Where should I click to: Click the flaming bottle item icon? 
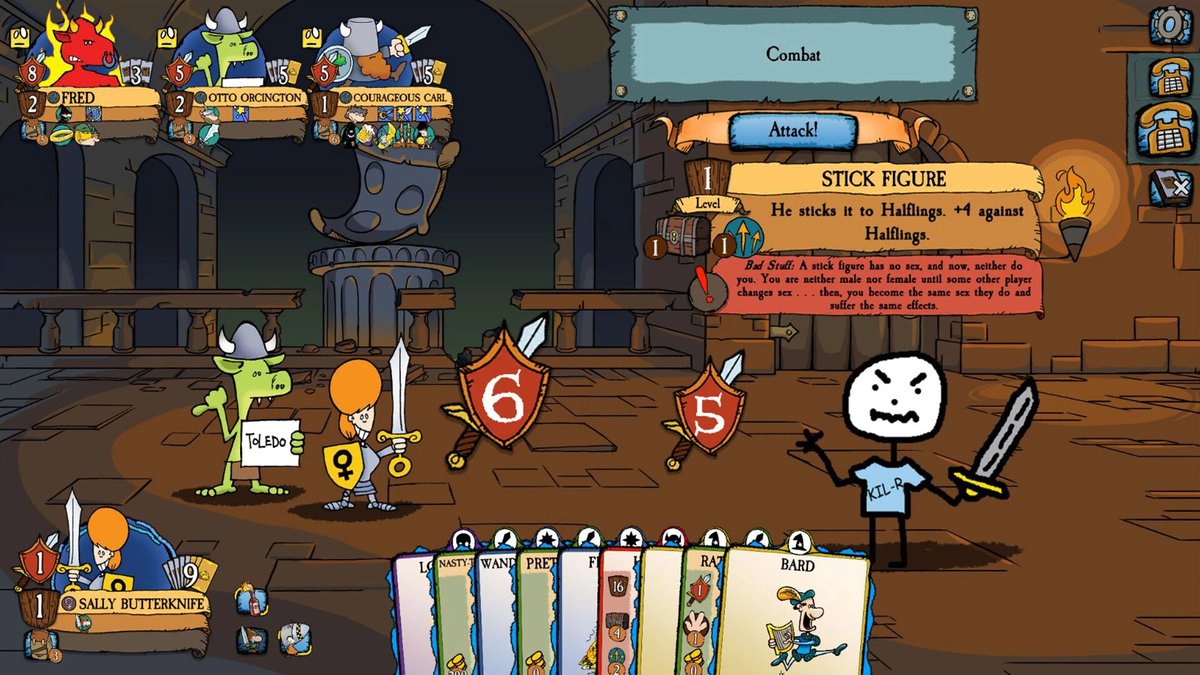coord(252,602)
